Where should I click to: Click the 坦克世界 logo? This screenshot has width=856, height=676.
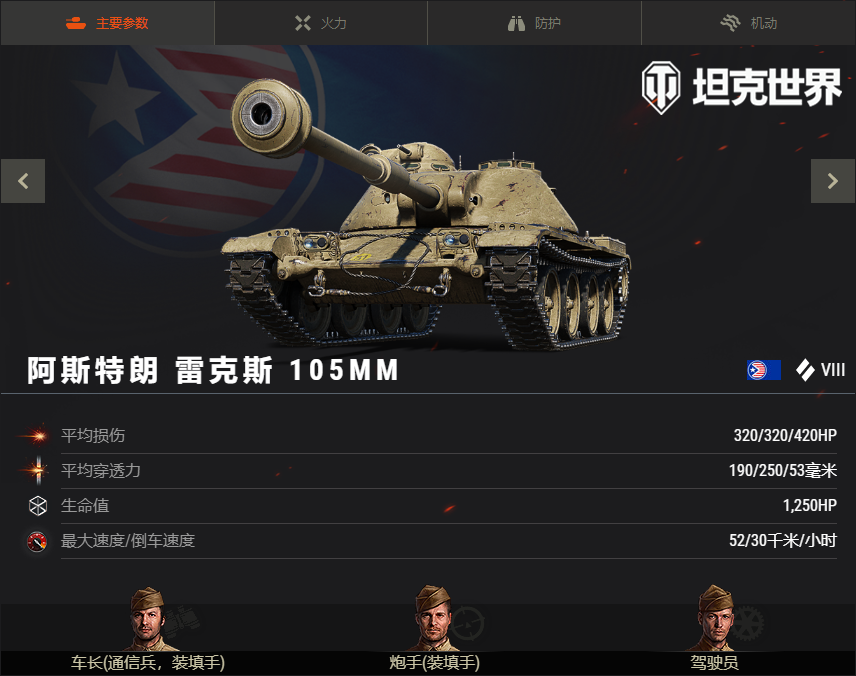click(741, 86)
